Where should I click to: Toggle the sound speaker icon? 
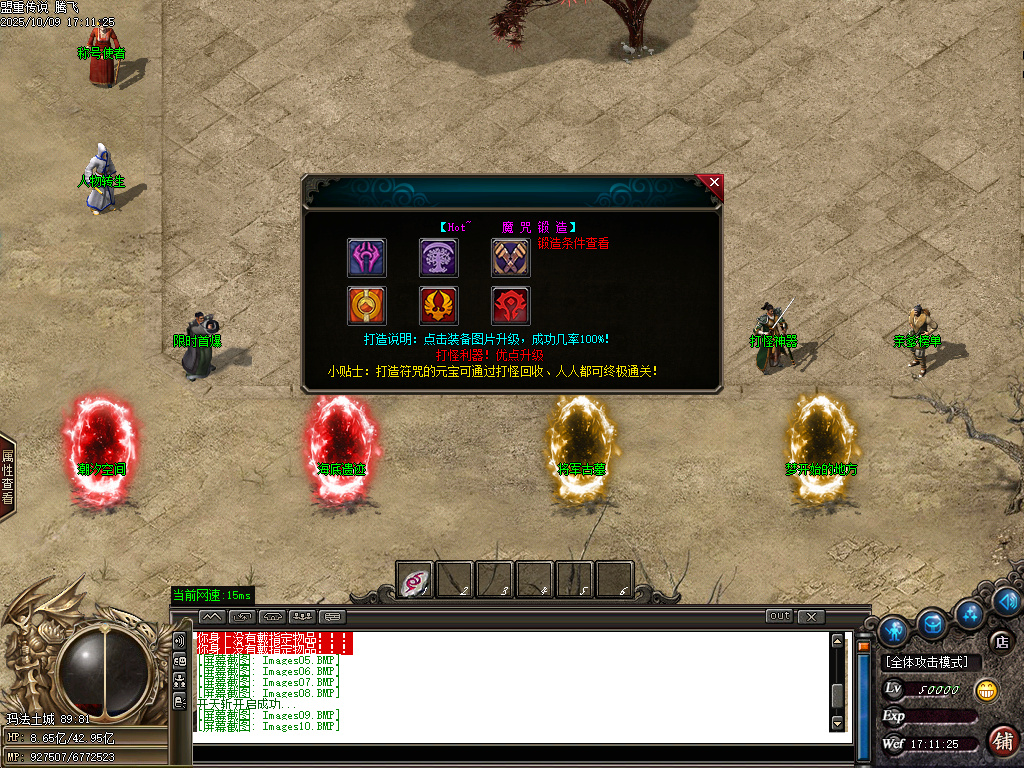[x=1006, y=601]
